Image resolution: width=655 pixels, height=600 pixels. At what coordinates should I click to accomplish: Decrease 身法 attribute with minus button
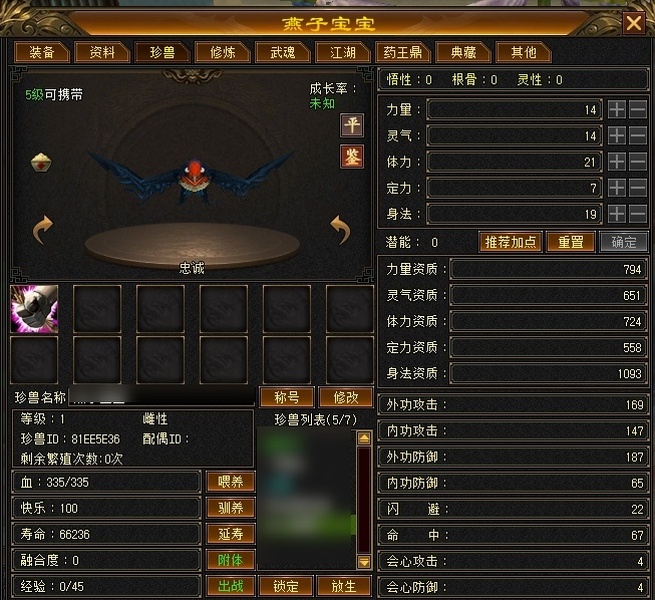click(x=638, y=213)
